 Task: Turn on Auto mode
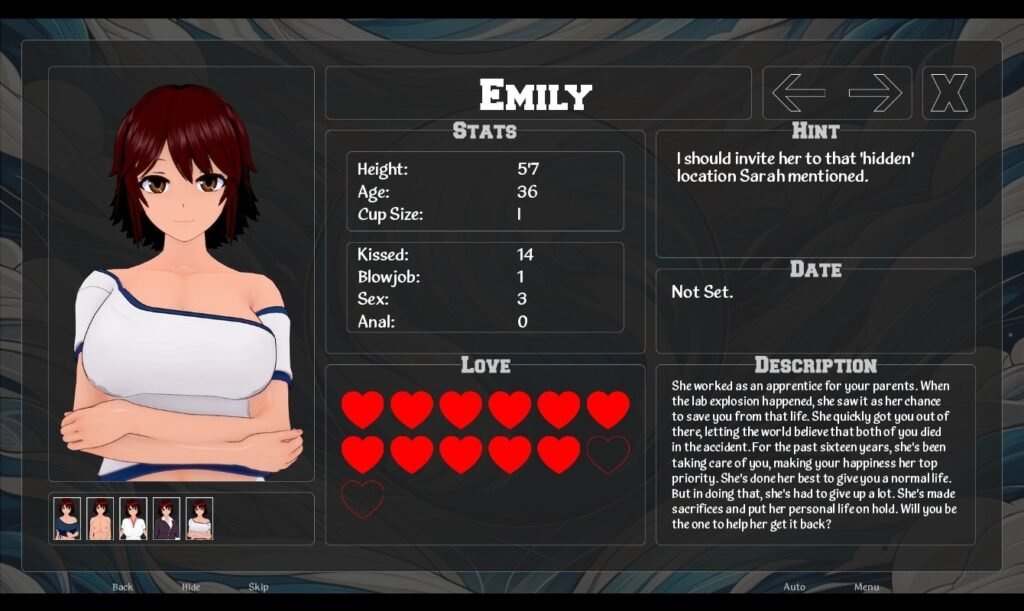(x=794, y=587)
